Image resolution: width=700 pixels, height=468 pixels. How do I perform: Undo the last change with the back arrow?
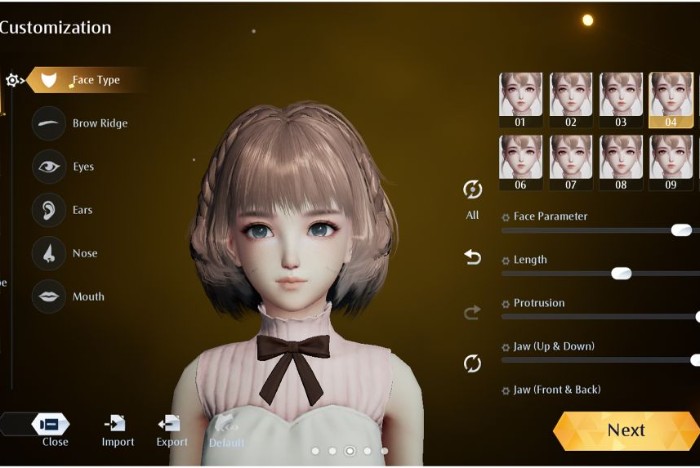[472, 258]
